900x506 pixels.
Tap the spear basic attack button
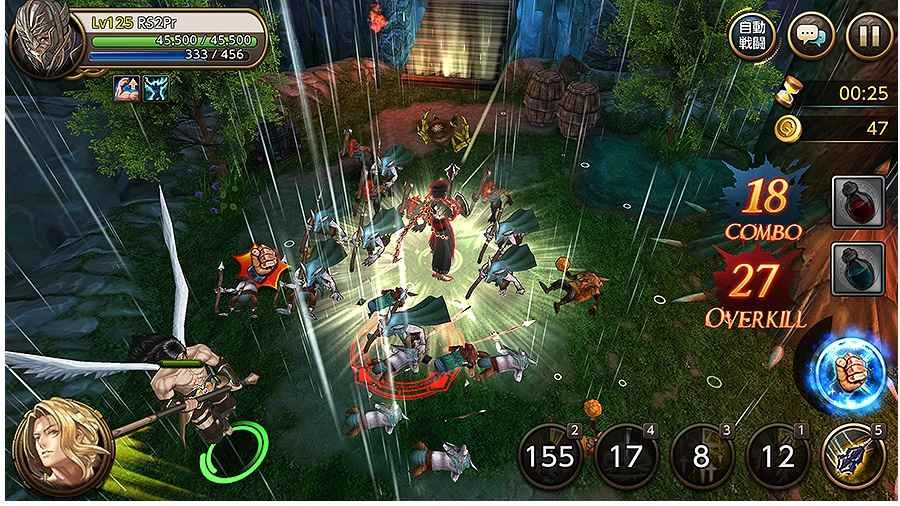[853, 455]
